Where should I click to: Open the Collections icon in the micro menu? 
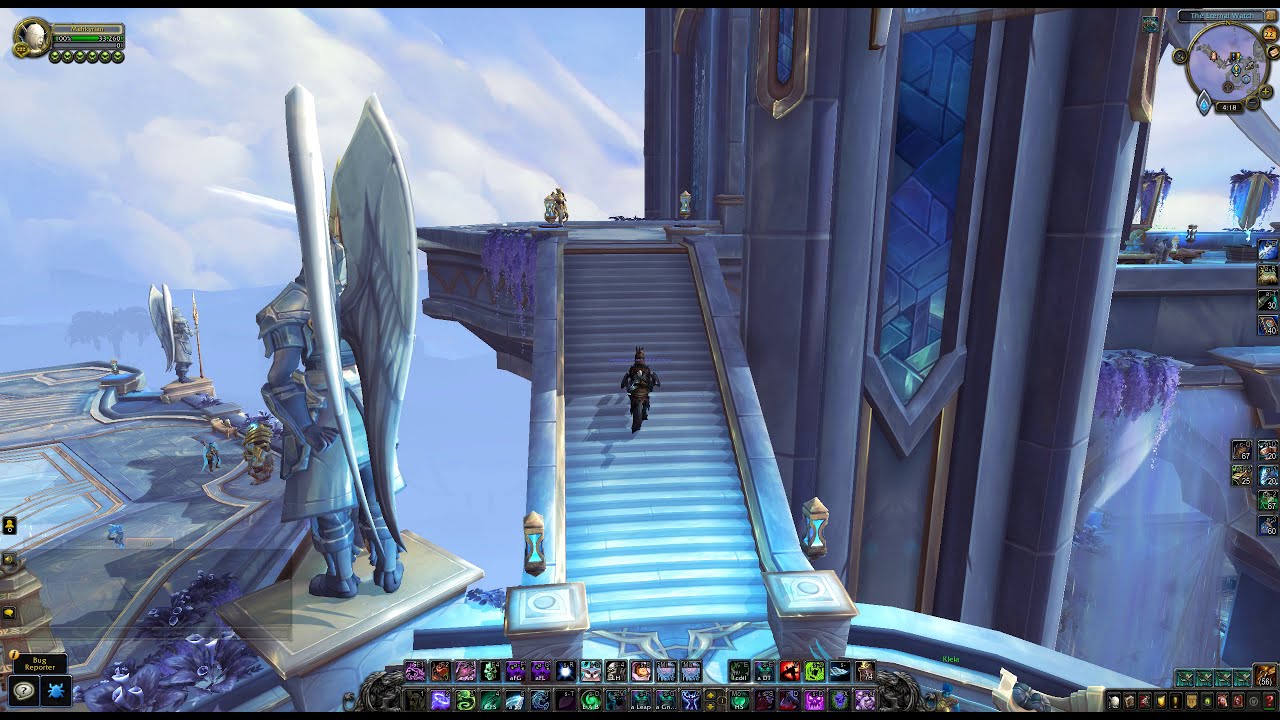1223,700
